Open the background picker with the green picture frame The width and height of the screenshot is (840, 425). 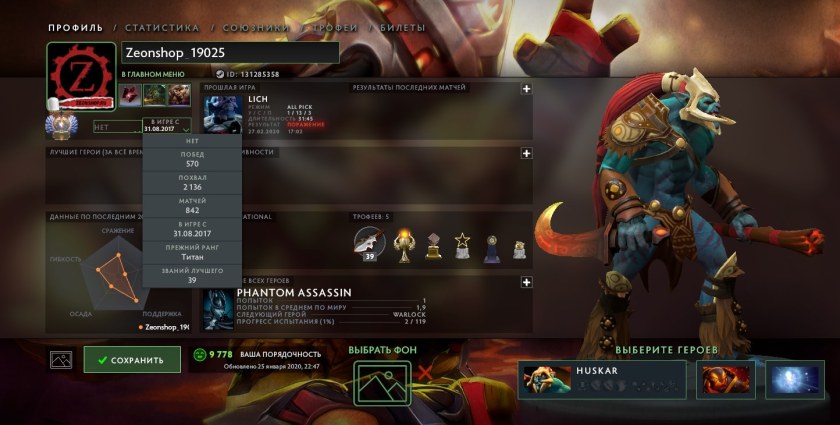click(383, 382)
